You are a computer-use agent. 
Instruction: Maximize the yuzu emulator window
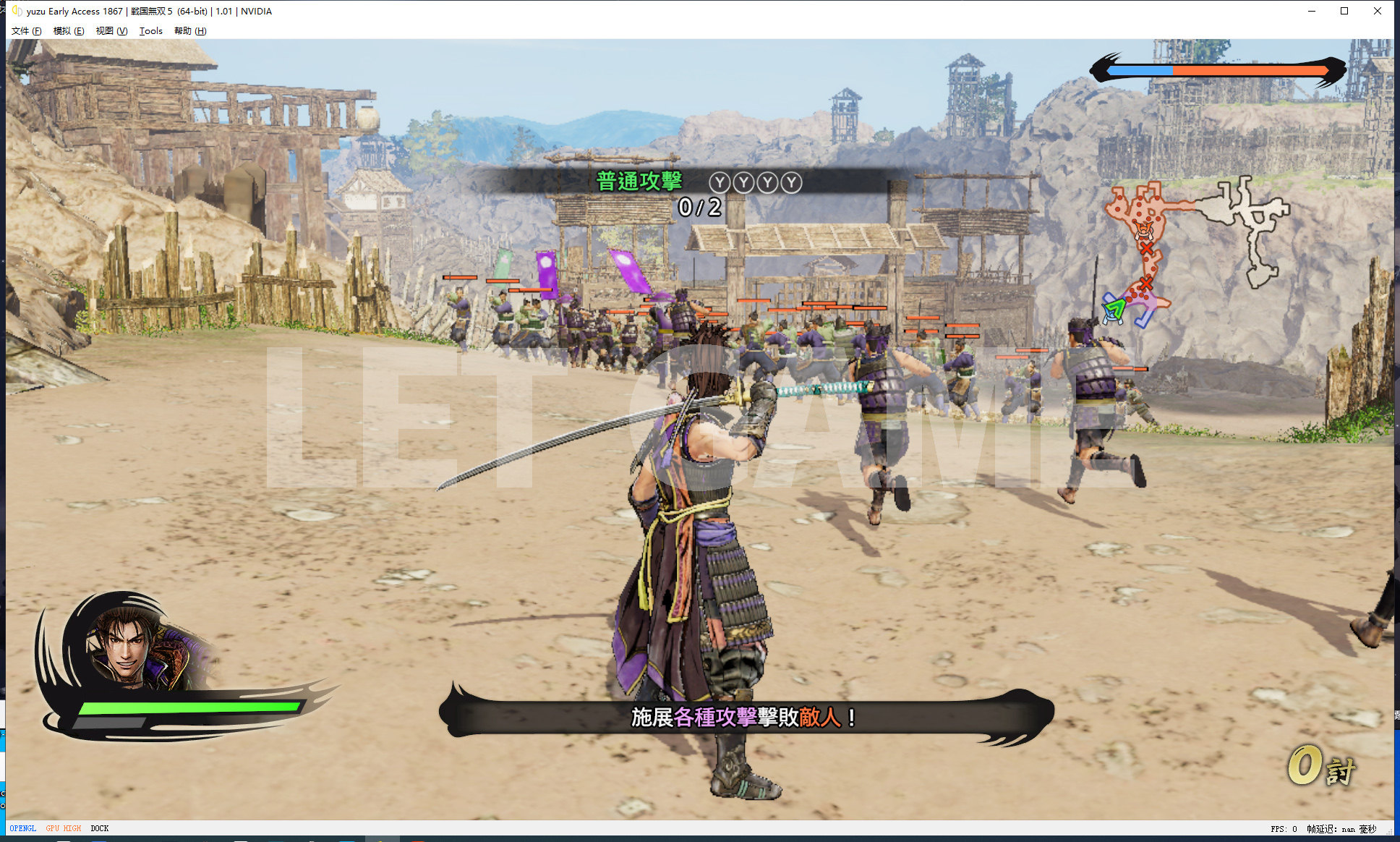(x=1344, y=11)
